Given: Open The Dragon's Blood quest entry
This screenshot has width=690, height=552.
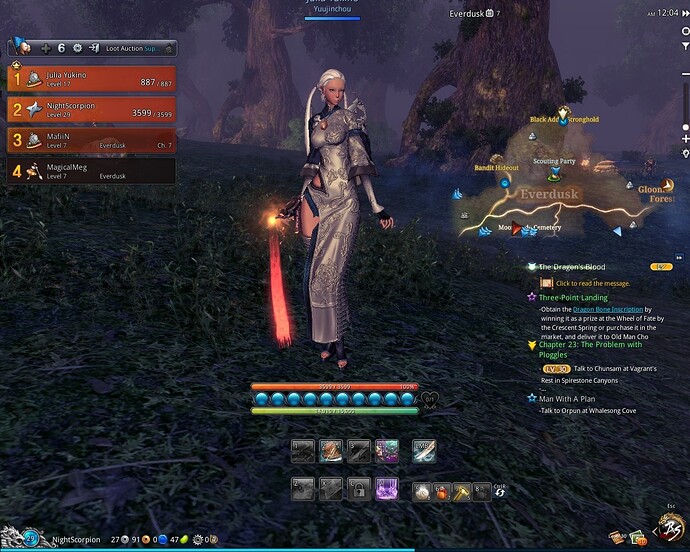Looking at the screenshot, I should pos(574,267).
